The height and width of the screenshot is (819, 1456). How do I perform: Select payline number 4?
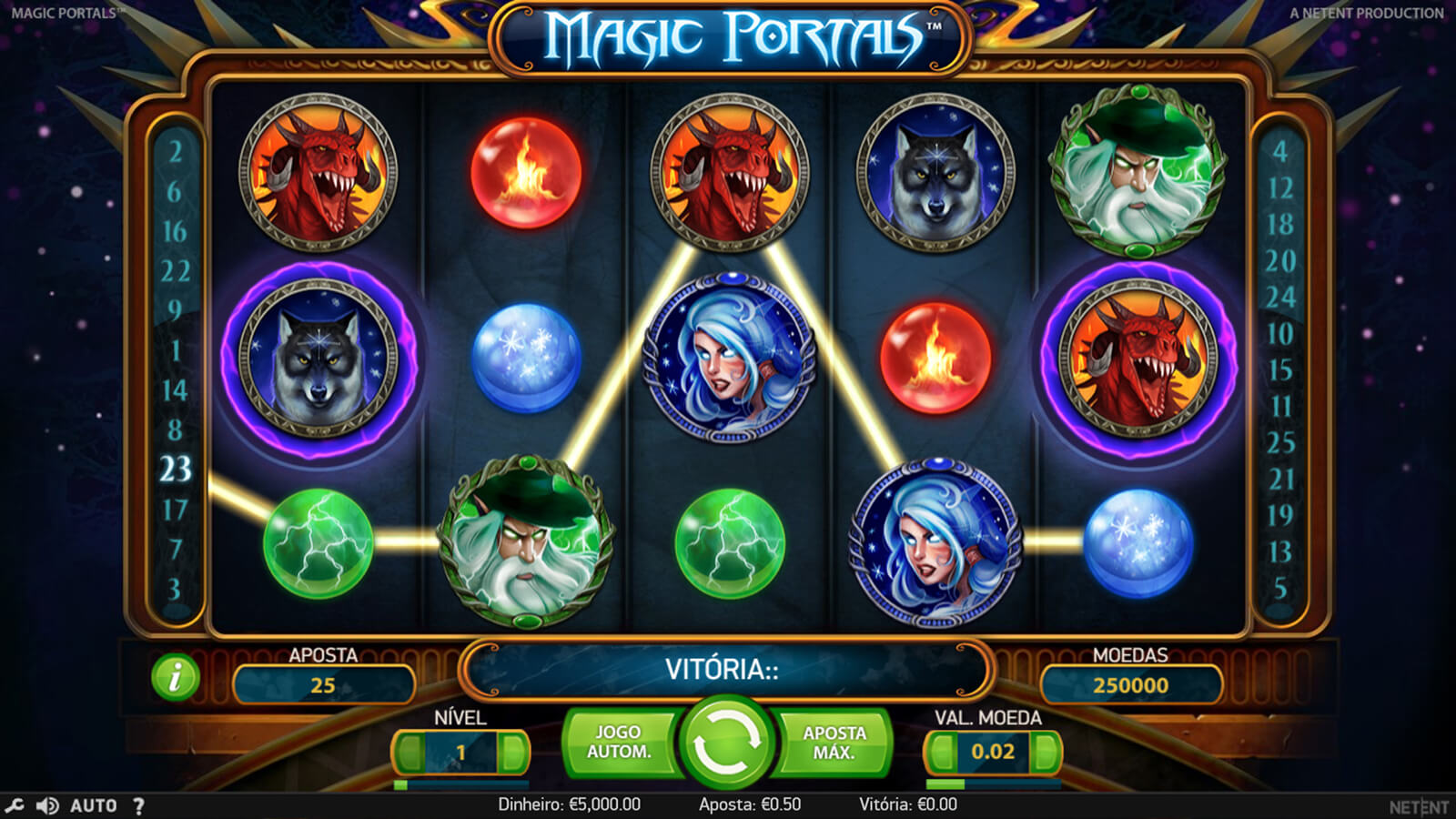1280,151
